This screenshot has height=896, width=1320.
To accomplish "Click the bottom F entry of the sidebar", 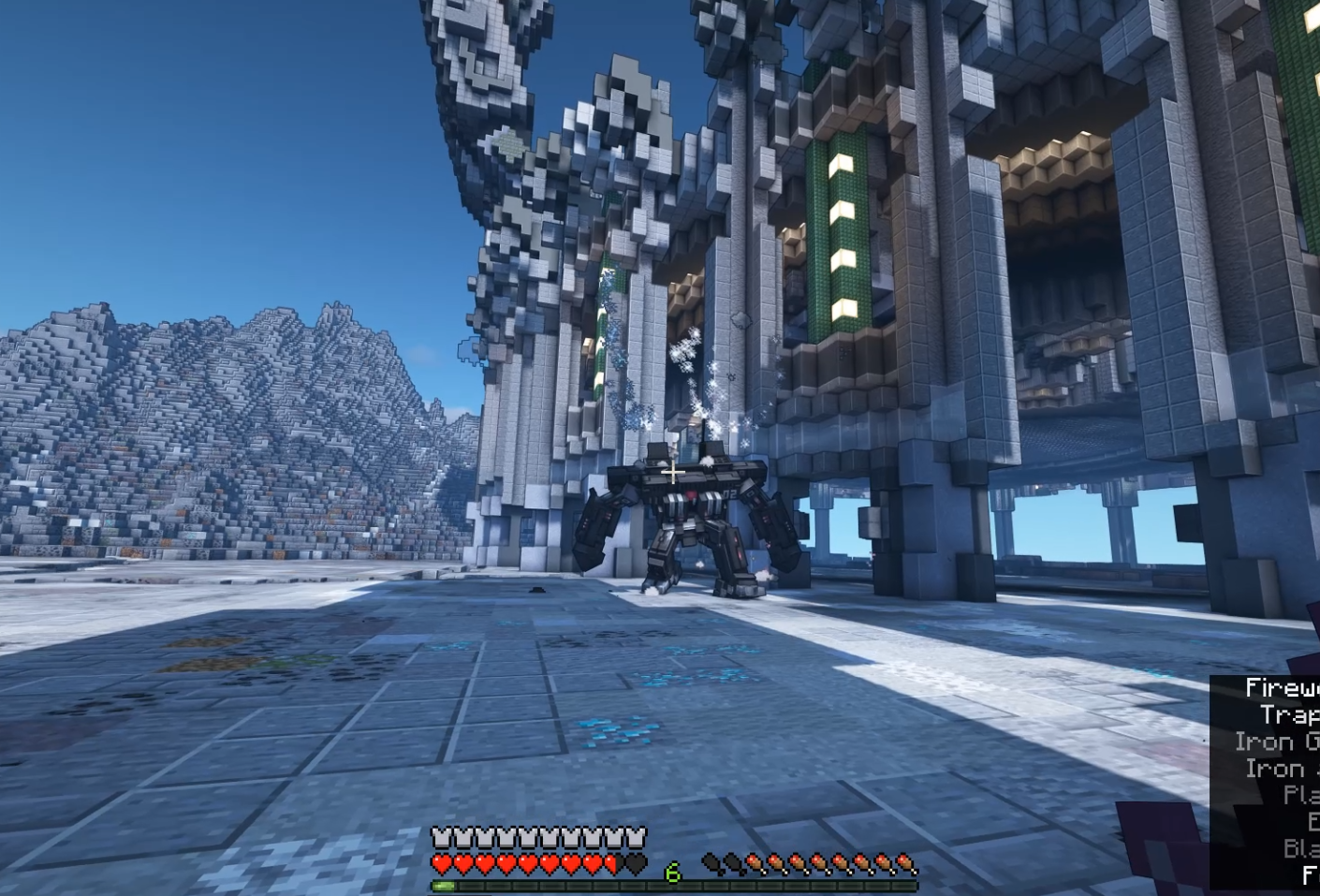I will click(x=1309, y=873).
